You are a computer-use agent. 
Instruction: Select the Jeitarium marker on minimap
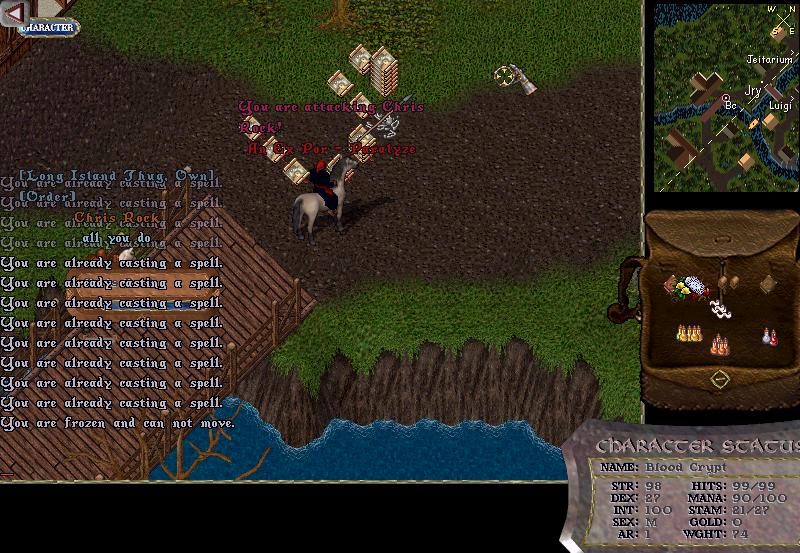769,60
